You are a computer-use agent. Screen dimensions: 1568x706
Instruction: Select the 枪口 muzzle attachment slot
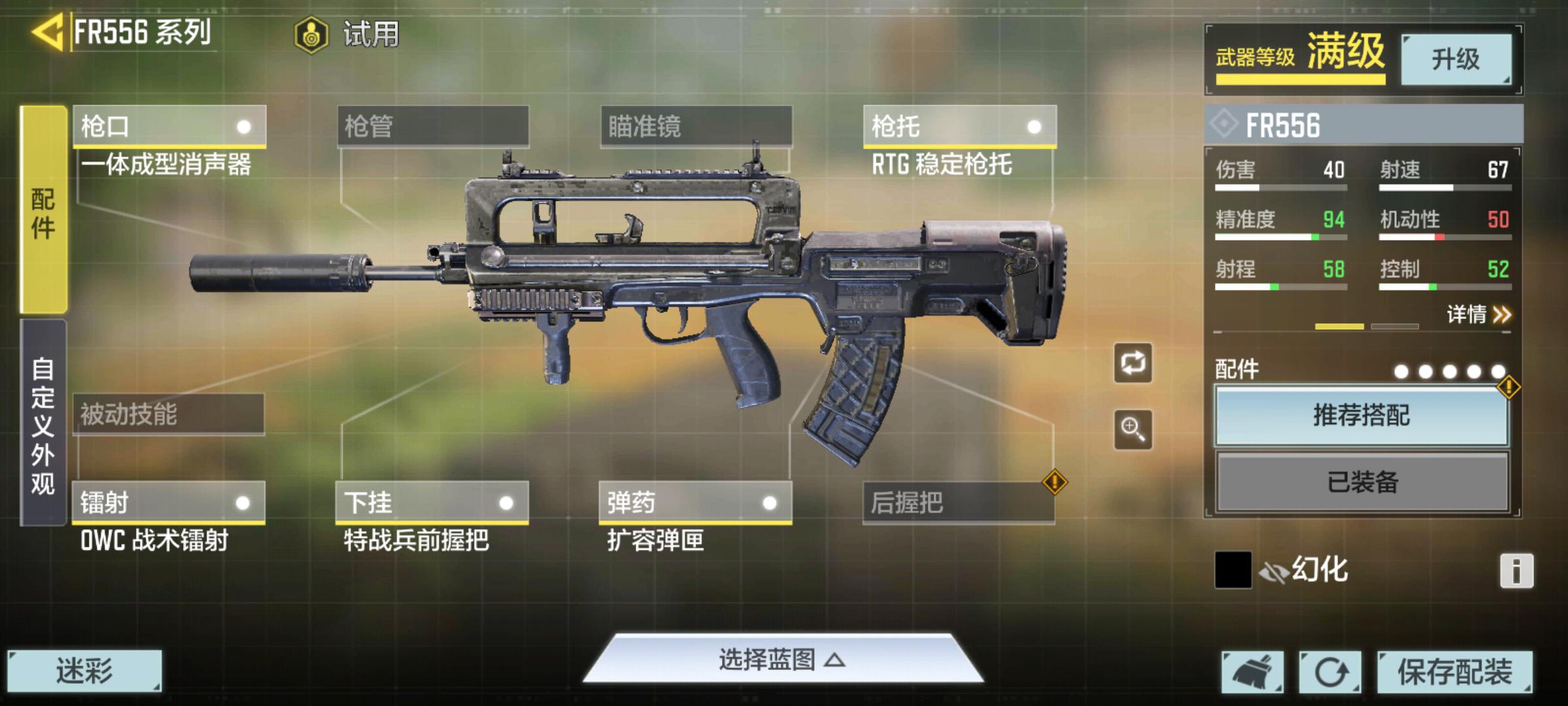pyautogui.click(x=169, y=126)
